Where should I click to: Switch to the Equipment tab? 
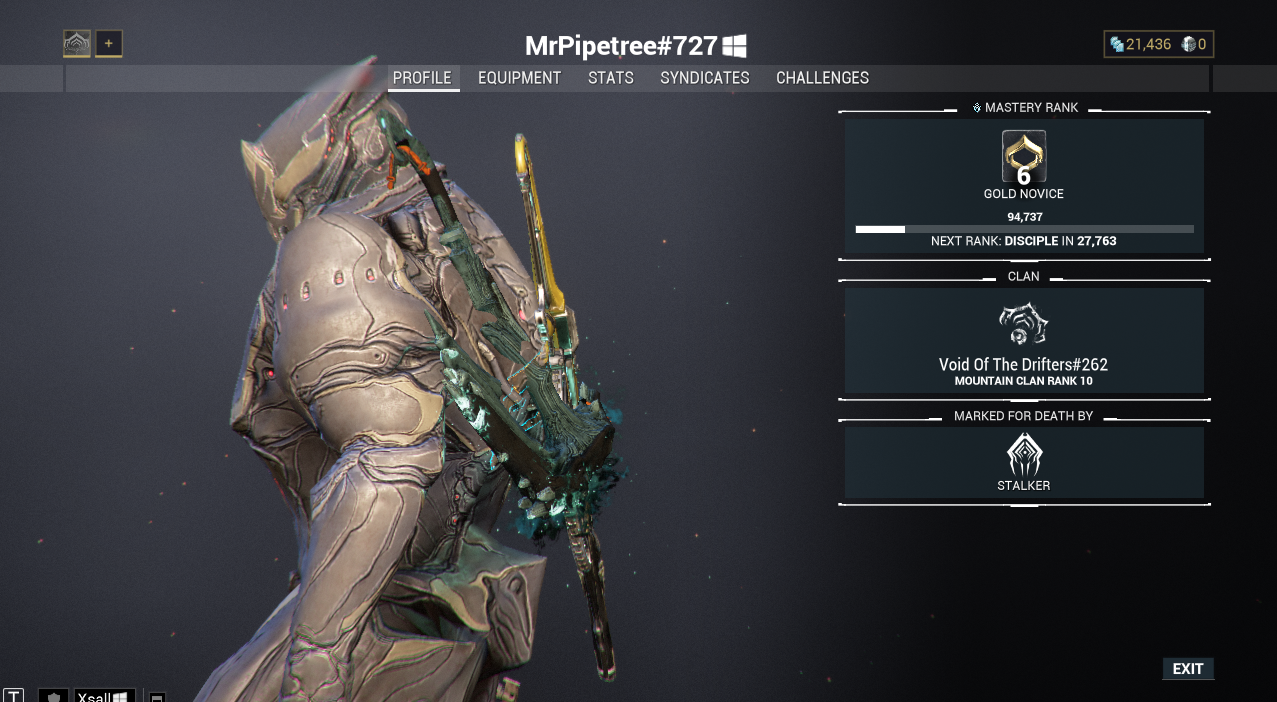click(519, 78)
